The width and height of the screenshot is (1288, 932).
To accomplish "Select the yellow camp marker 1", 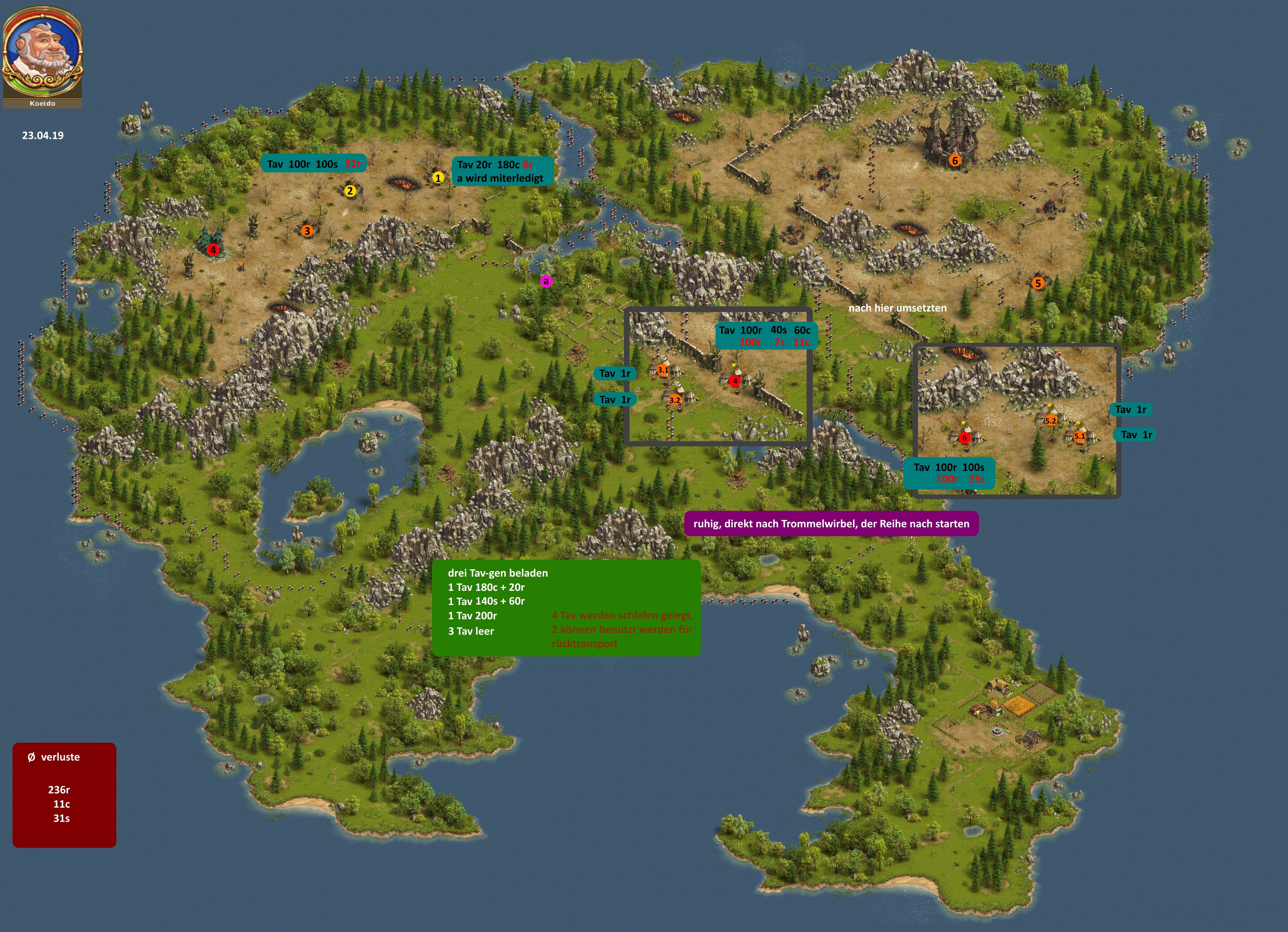I will click(437, 178).
